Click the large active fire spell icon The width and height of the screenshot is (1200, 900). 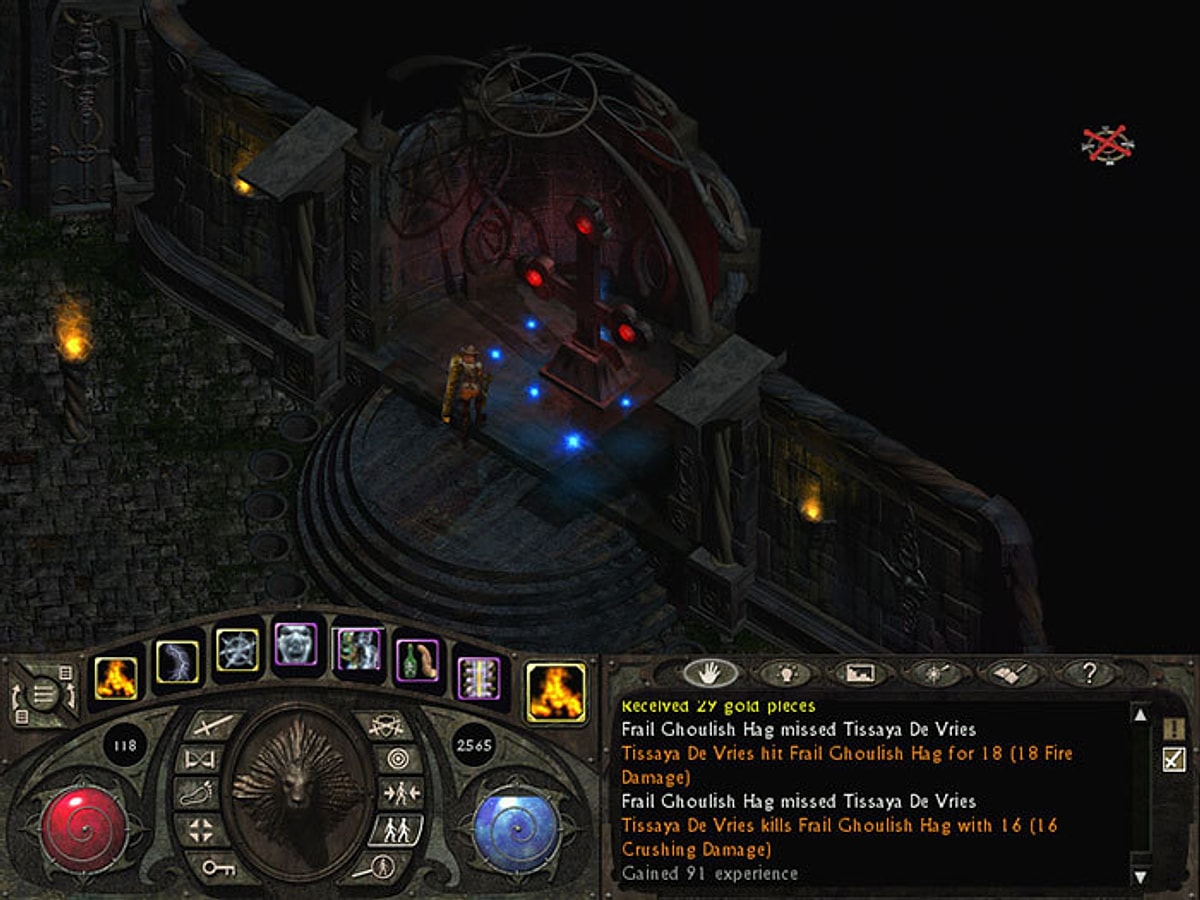point(555,691)
